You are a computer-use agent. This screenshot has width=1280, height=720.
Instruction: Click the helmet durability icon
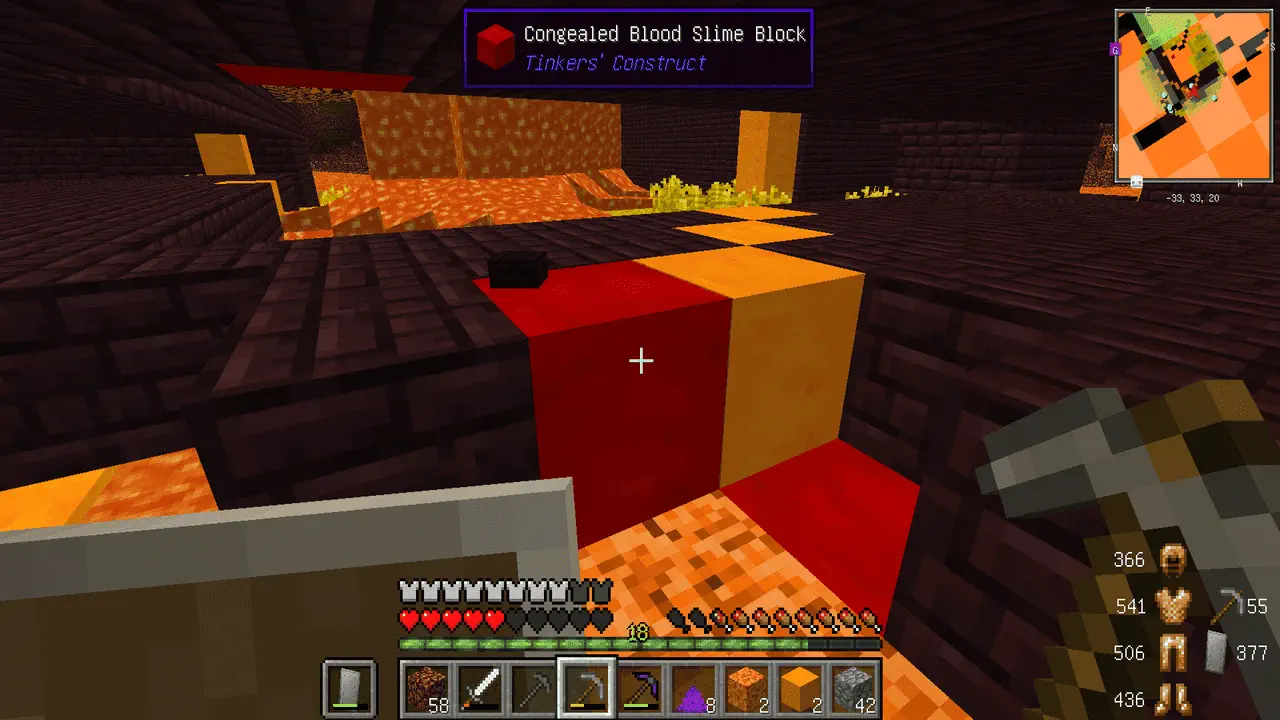1171,559
